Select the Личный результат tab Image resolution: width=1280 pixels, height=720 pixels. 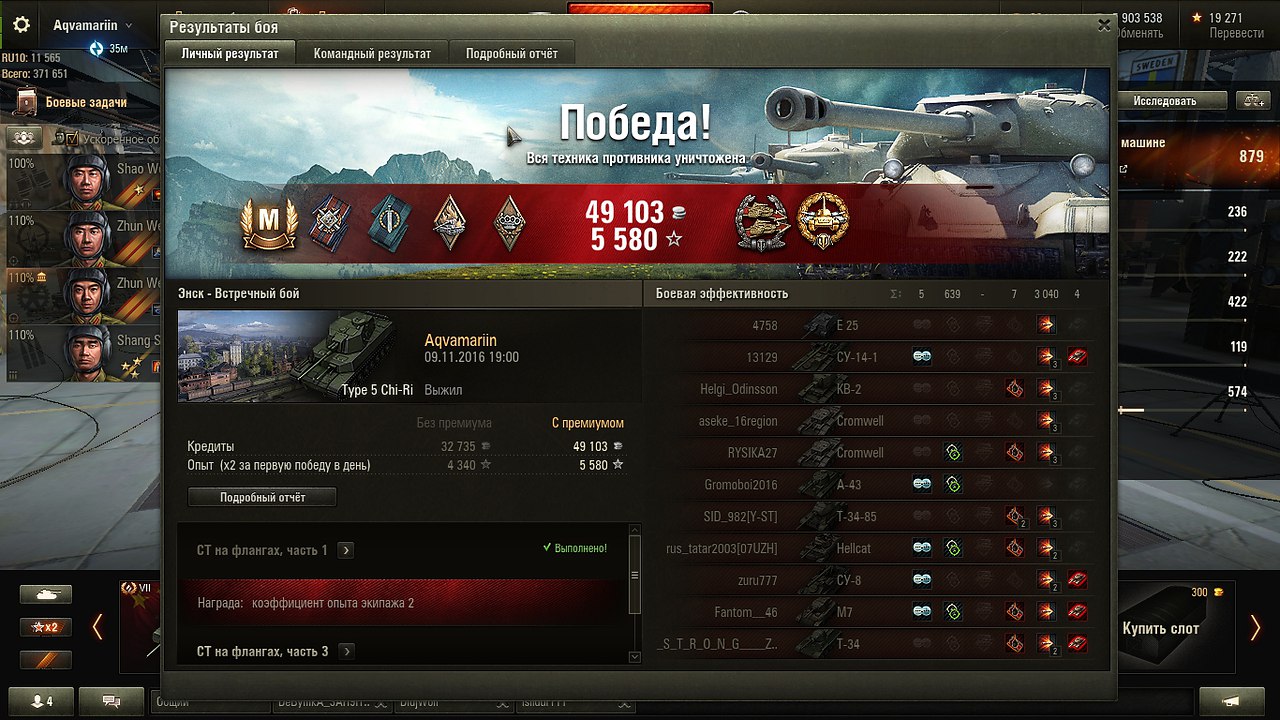point(230,53)
